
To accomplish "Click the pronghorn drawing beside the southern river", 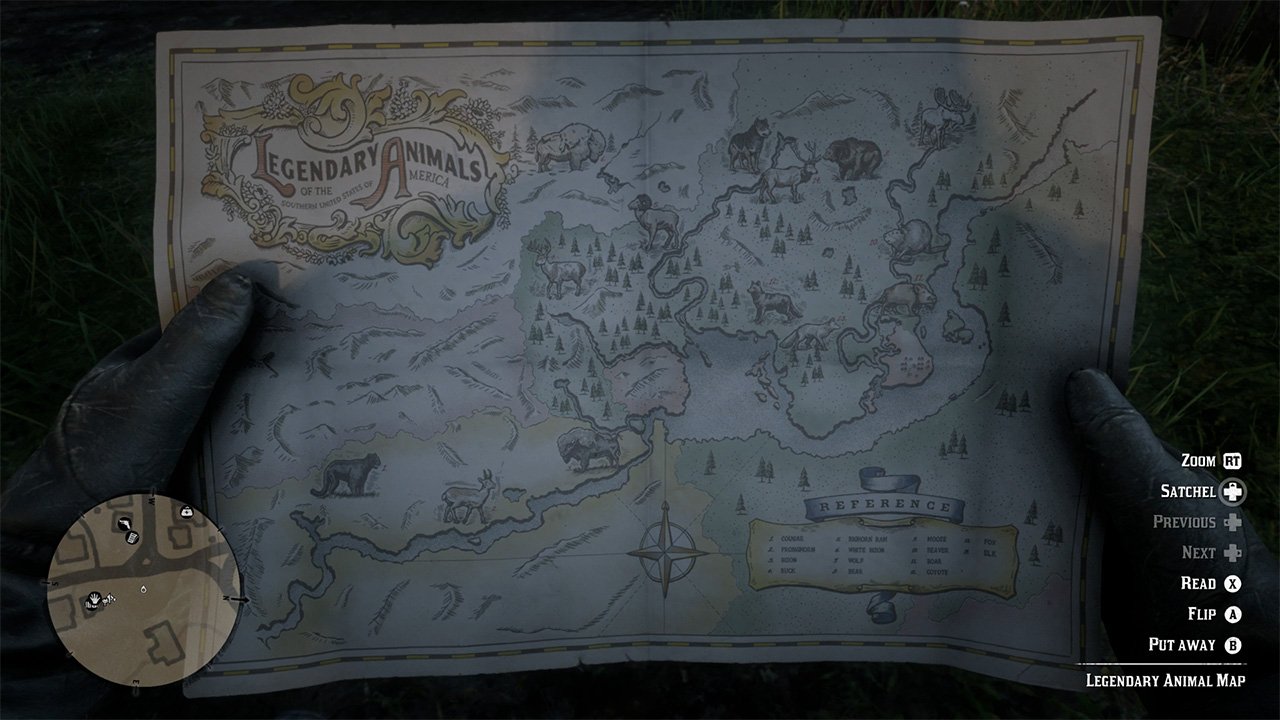I will (x=468, y=498).
